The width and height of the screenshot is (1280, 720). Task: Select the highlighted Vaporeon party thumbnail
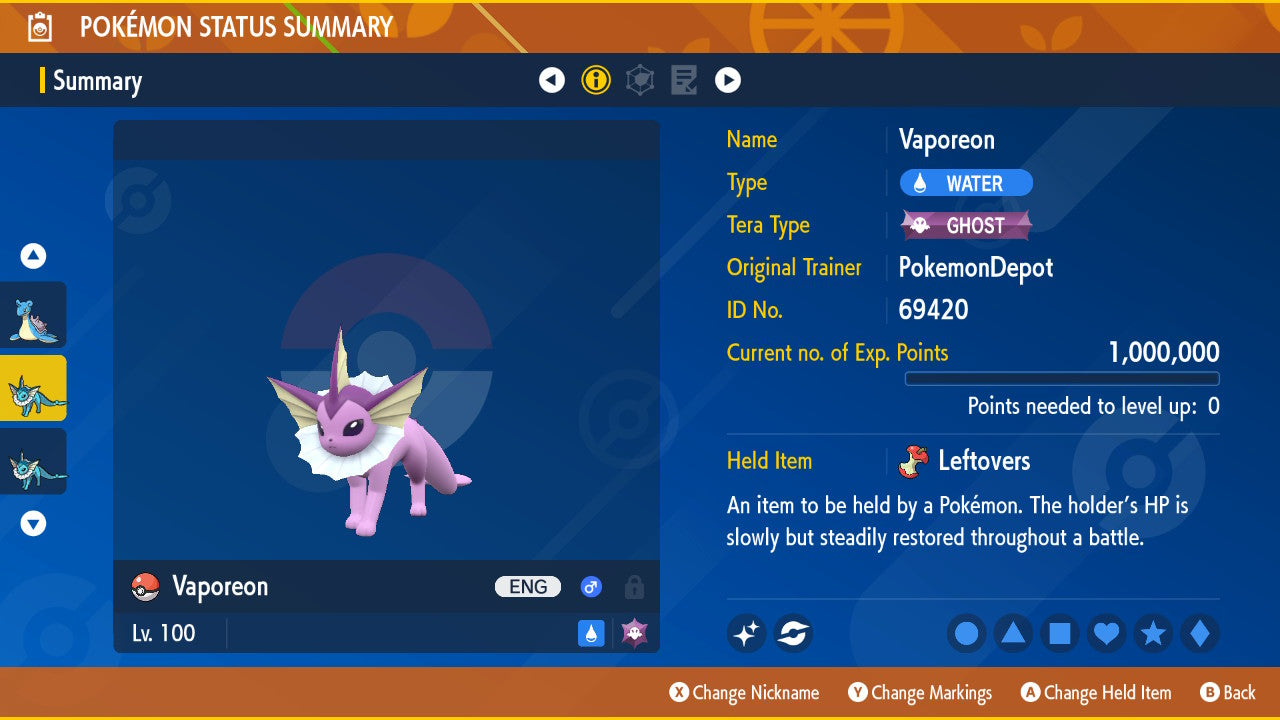click(x=34, y=388)
